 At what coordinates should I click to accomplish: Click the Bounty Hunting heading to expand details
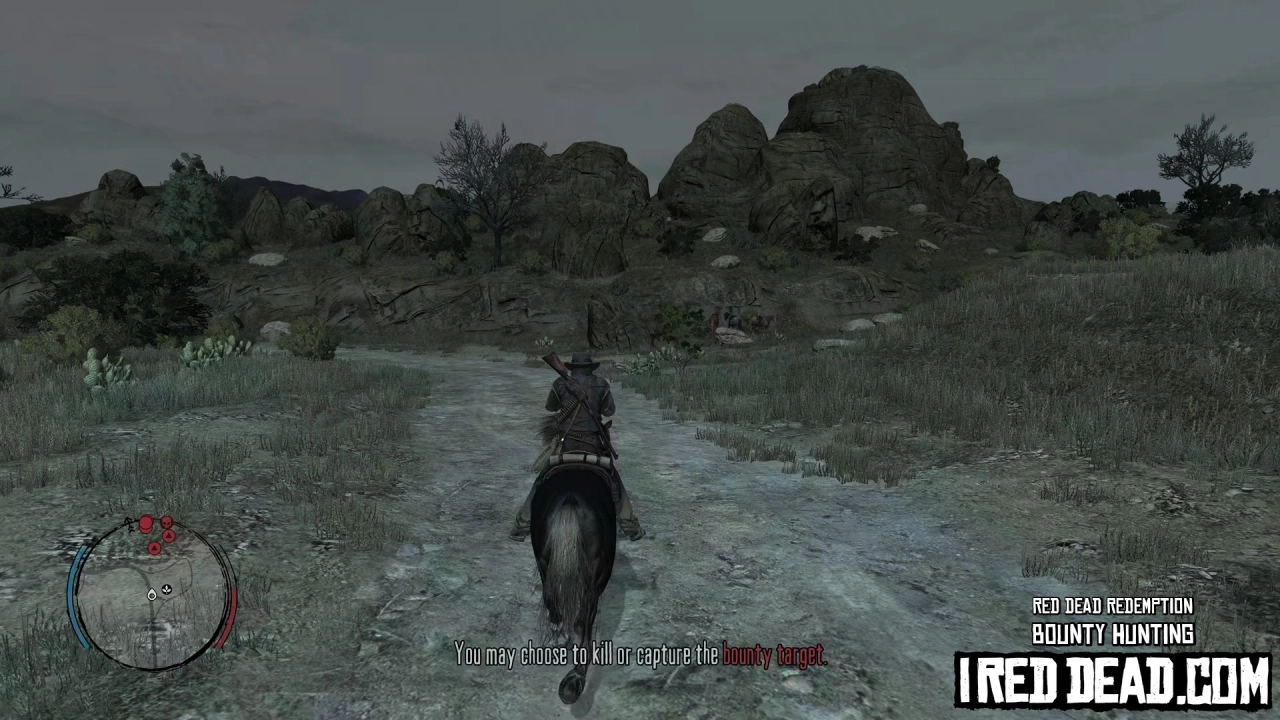point(1112,633)
